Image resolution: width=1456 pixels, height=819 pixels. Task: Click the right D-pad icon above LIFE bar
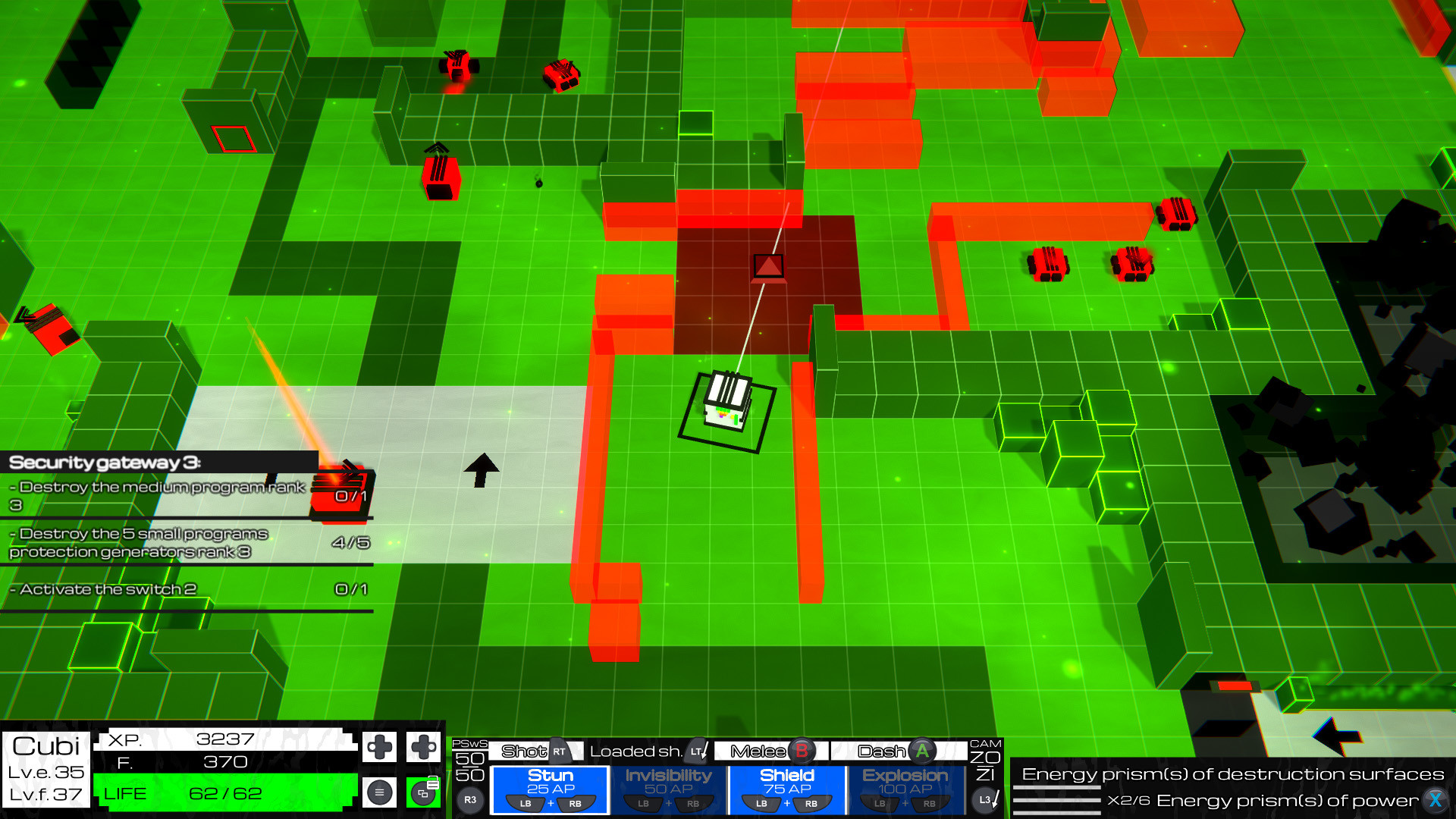click(x=424, y=747)
